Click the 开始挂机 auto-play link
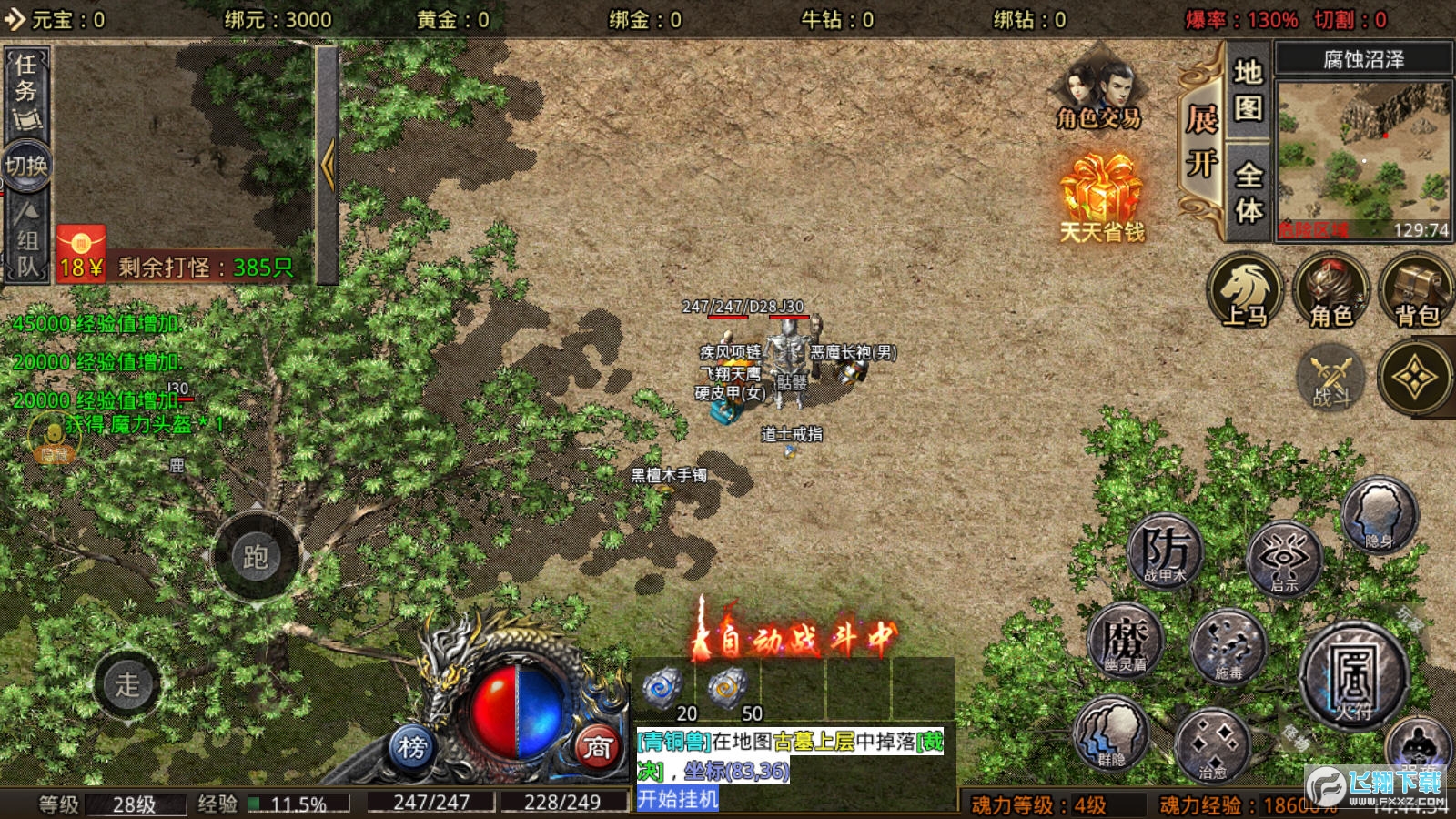 click(x=678, y=799)
